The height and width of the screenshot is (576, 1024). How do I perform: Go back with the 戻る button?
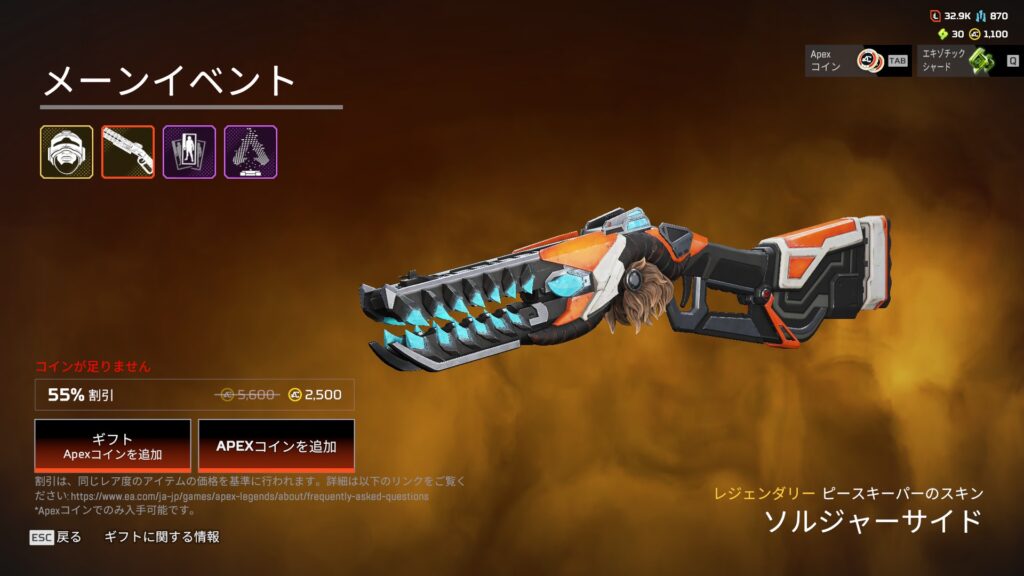coord(56,537)
